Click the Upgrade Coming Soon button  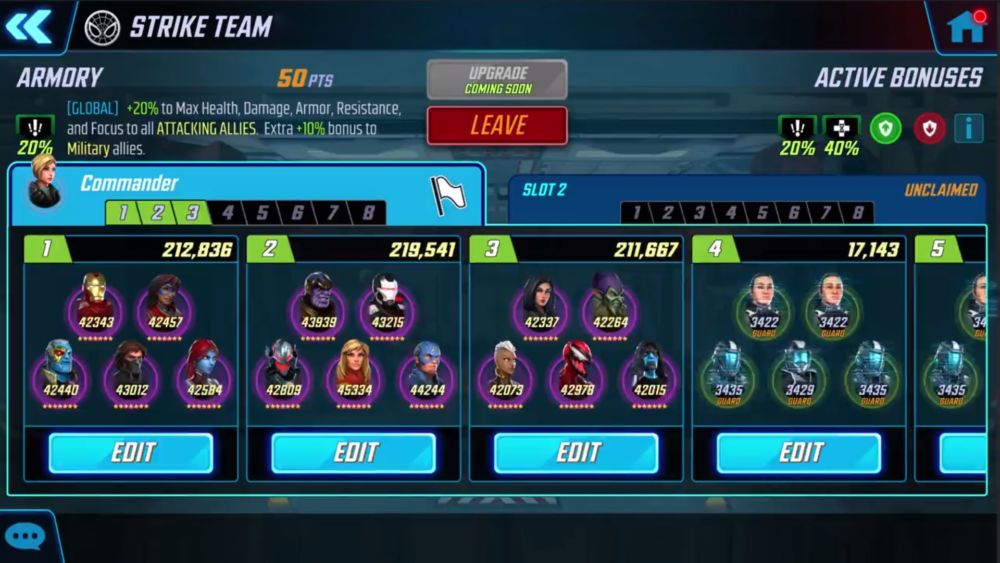497,80
